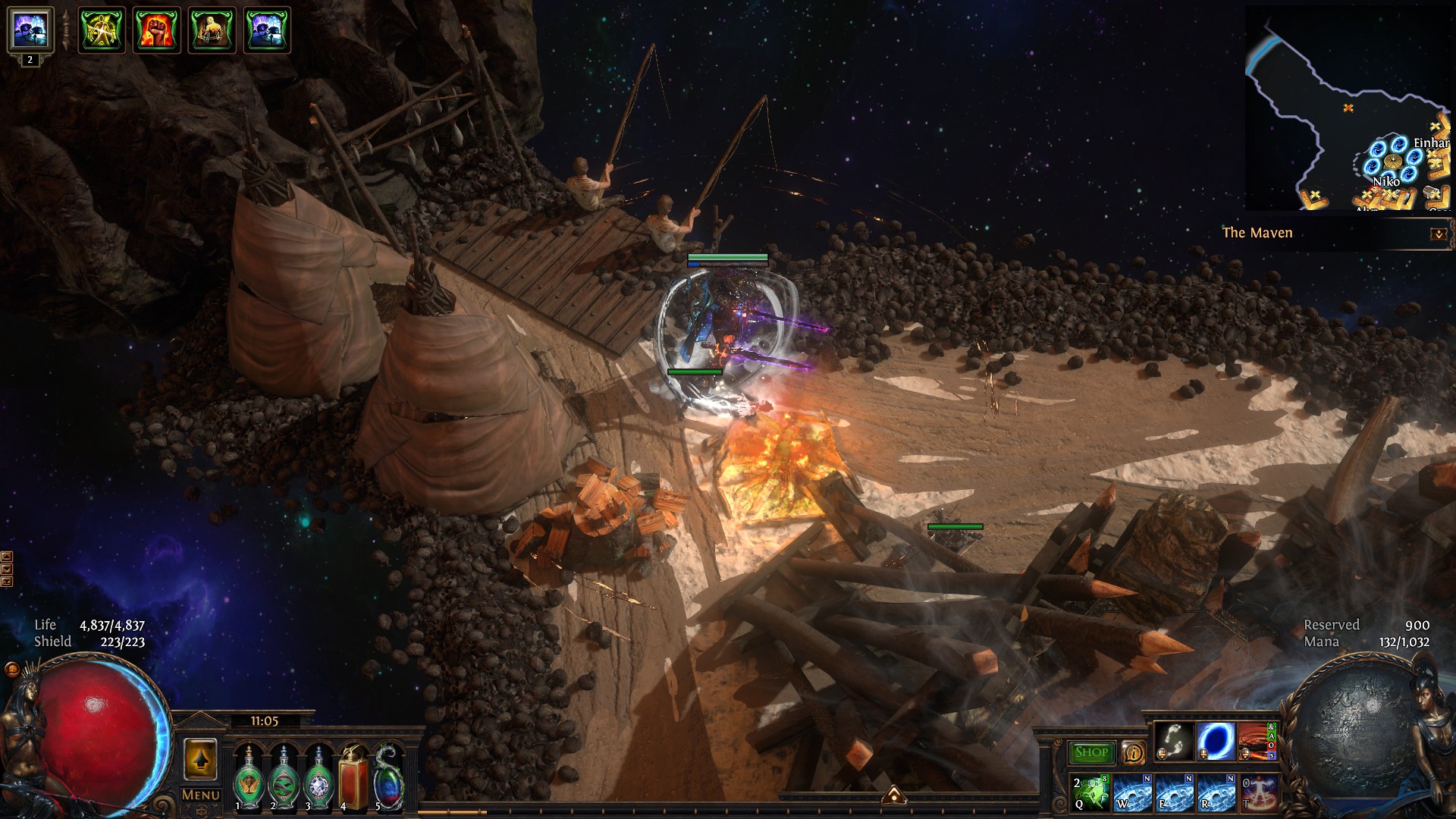
Task: Activate the icy skill bound to W
Action: [x=1132, y=792]
